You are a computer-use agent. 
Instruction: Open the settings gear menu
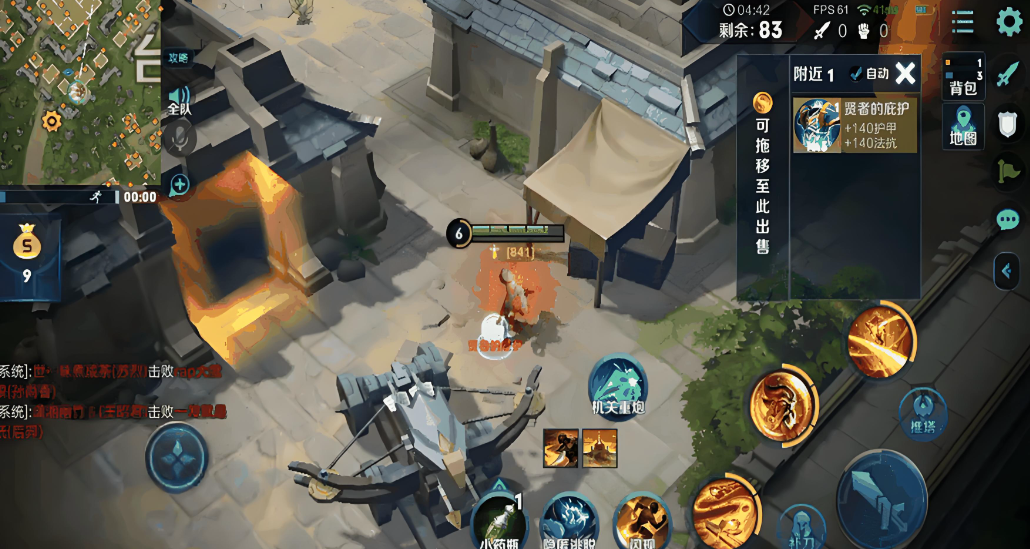coord(1008,22)
